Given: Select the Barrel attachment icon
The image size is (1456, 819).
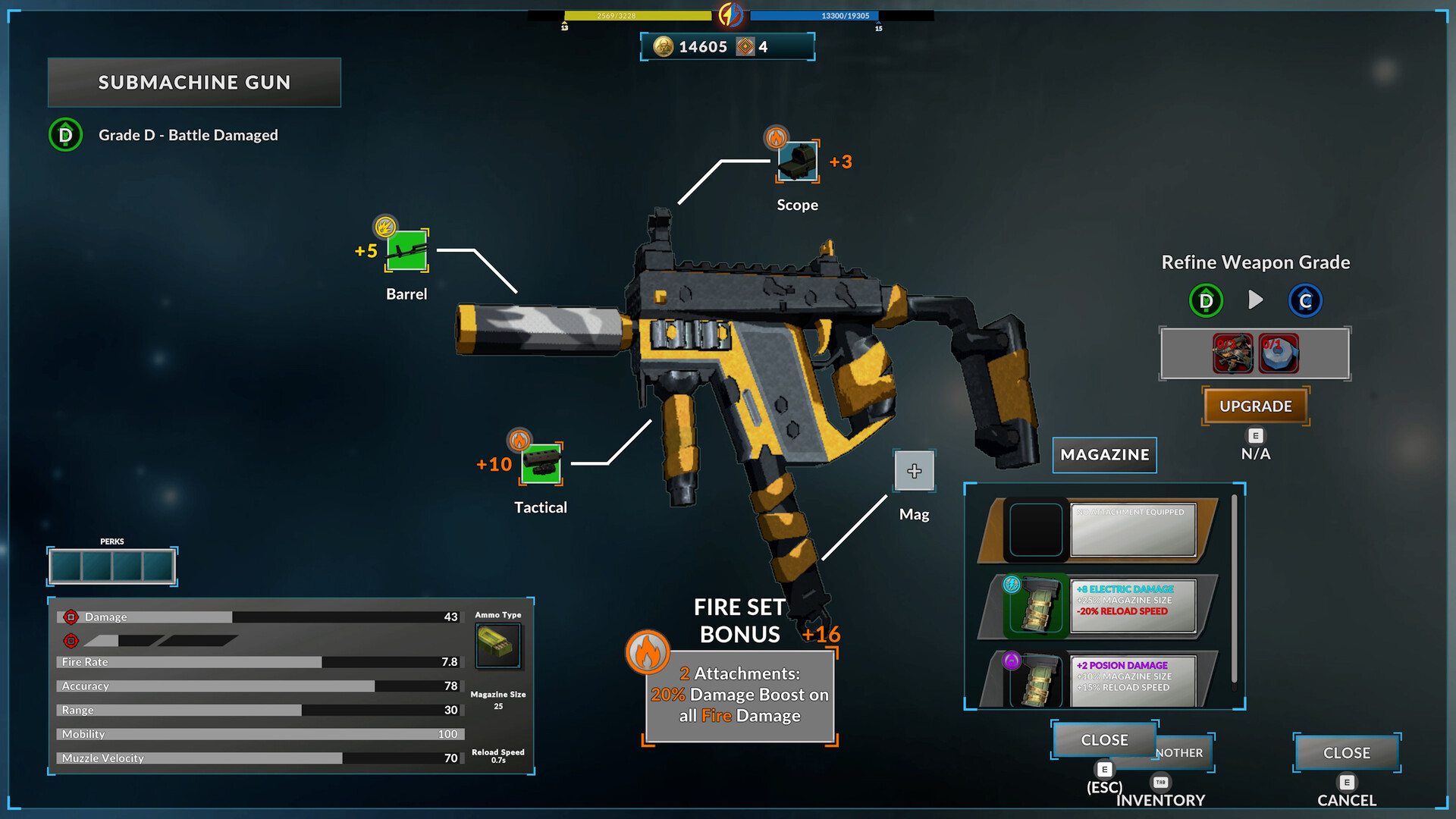Looking at the screenshot, I should pos(406,249).
